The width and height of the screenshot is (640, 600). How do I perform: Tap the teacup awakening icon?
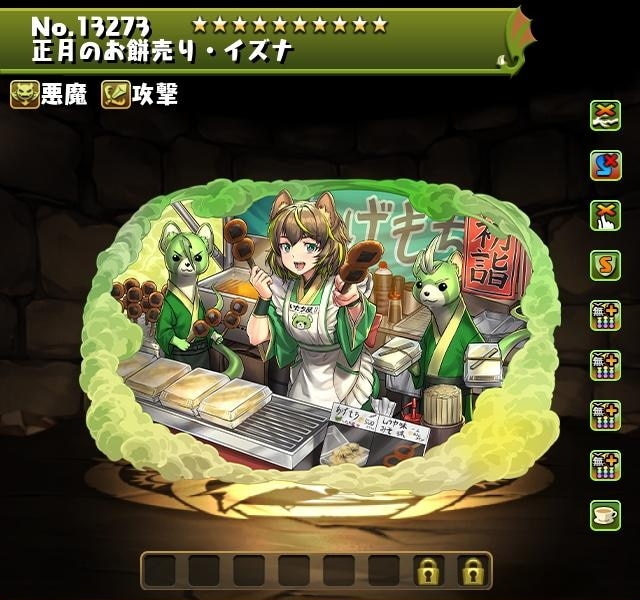[x=604, y=514]
